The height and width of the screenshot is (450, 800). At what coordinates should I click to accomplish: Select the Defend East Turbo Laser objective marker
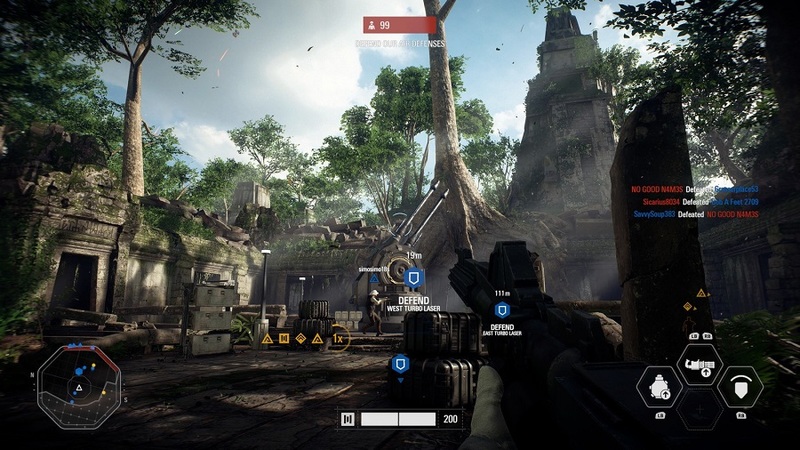click(502, 310)
